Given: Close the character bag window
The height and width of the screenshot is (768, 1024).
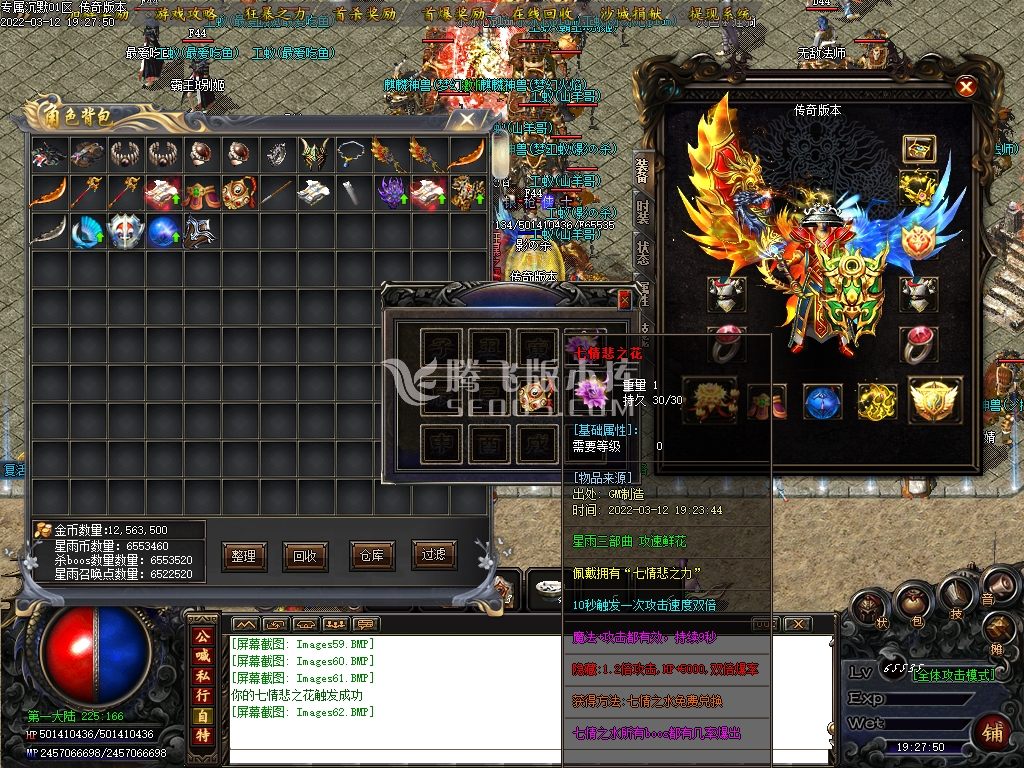Looking at the screenshot, I should pyautogui.click(x=466, y=118).
